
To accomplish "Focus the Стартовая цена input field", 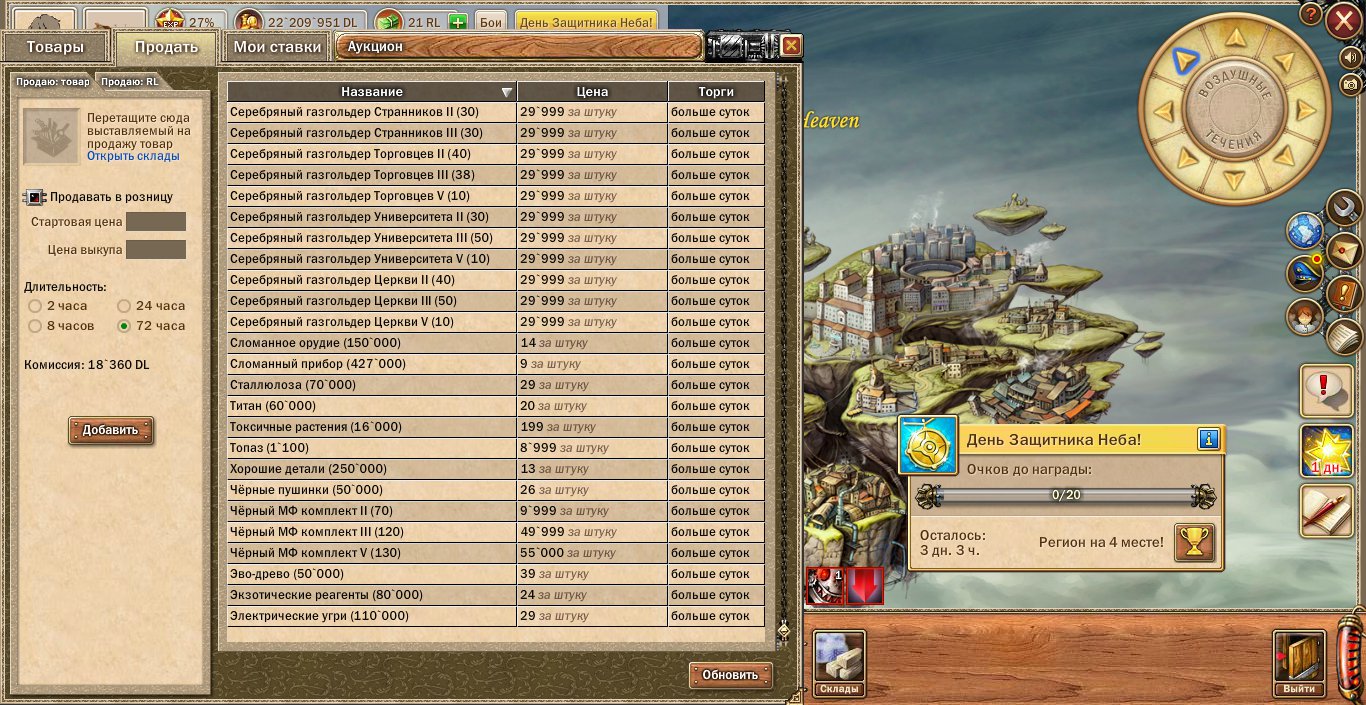I will (x=155, y=222).
